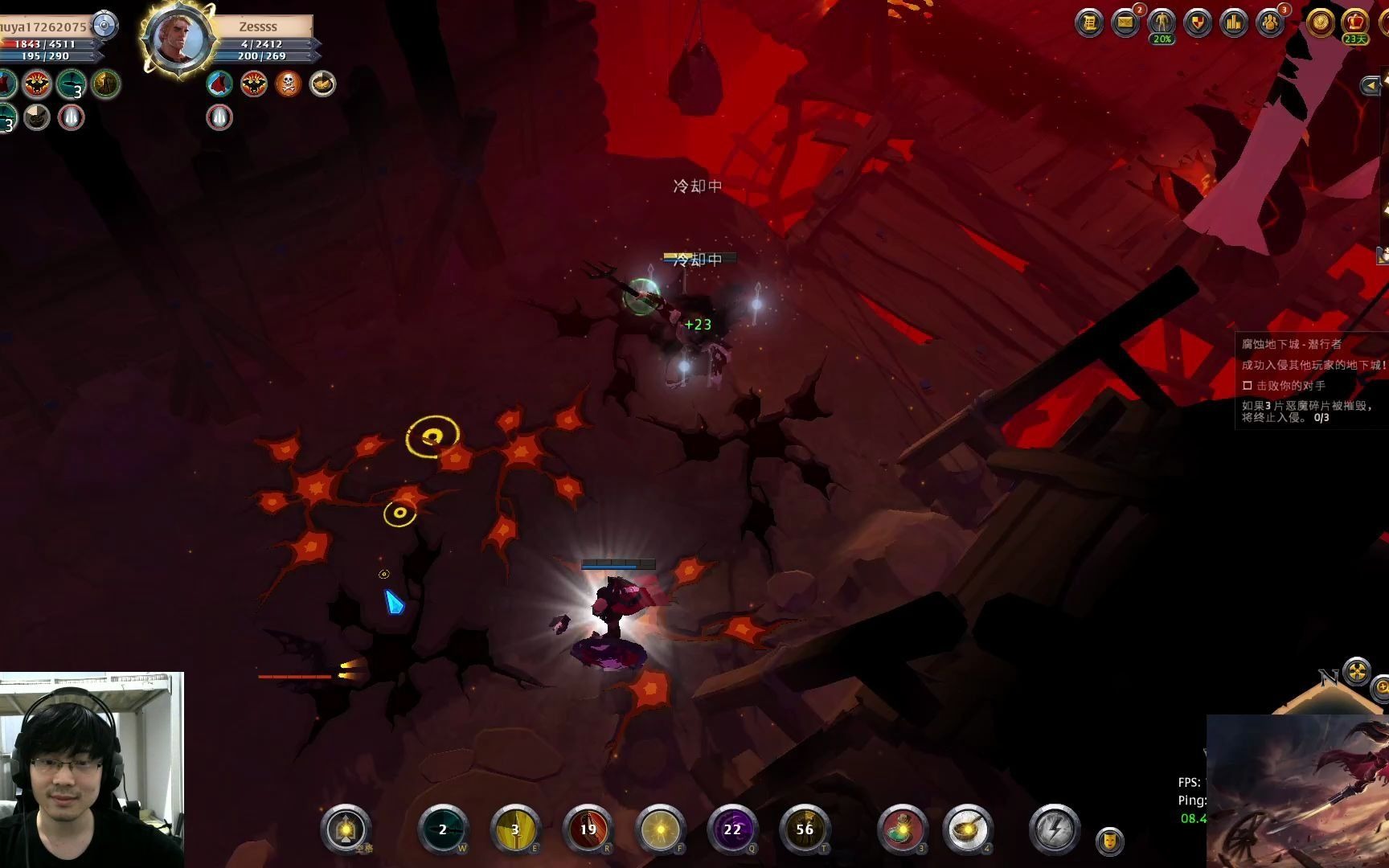Show the bar chart rankings menu

pyautogui.click(x=1234, y=23)
